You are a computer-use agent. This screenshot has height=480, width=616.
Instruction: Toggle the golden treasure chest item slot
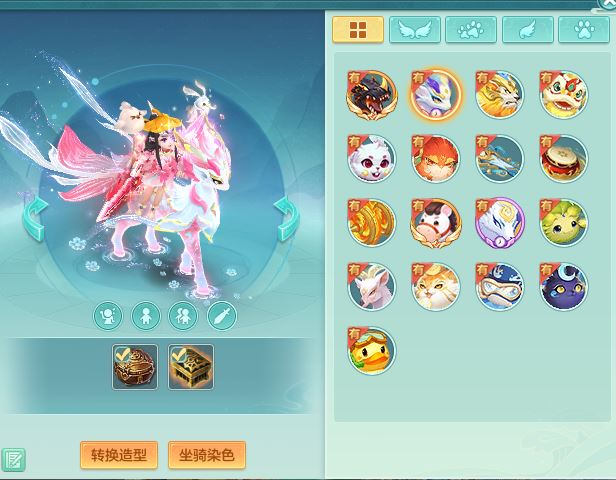(x=191, y=368)
